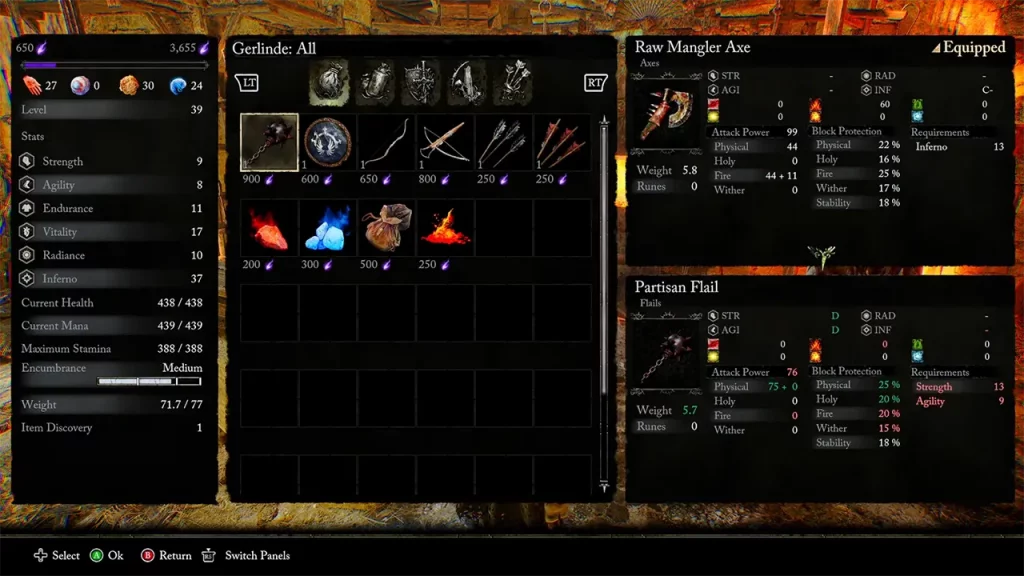Choose the round blue shield for 600
This screenshot has width=1024, height=576.
click(328, 143)
